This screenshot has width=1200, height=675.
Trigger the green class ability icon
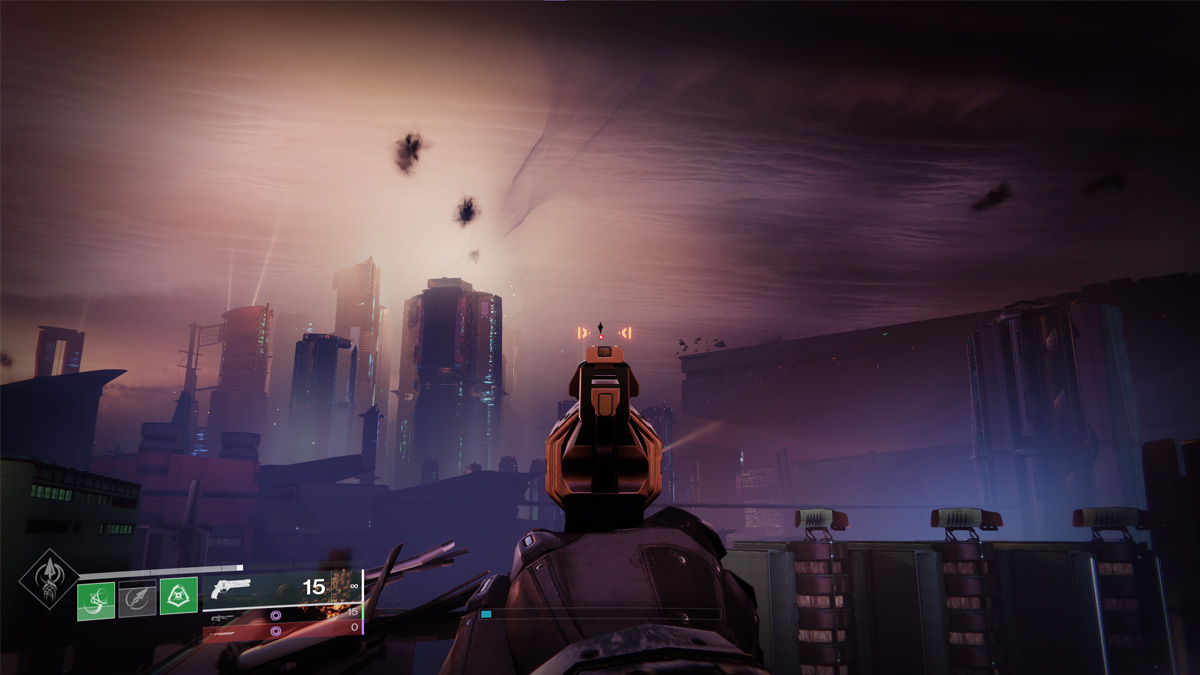178,597
